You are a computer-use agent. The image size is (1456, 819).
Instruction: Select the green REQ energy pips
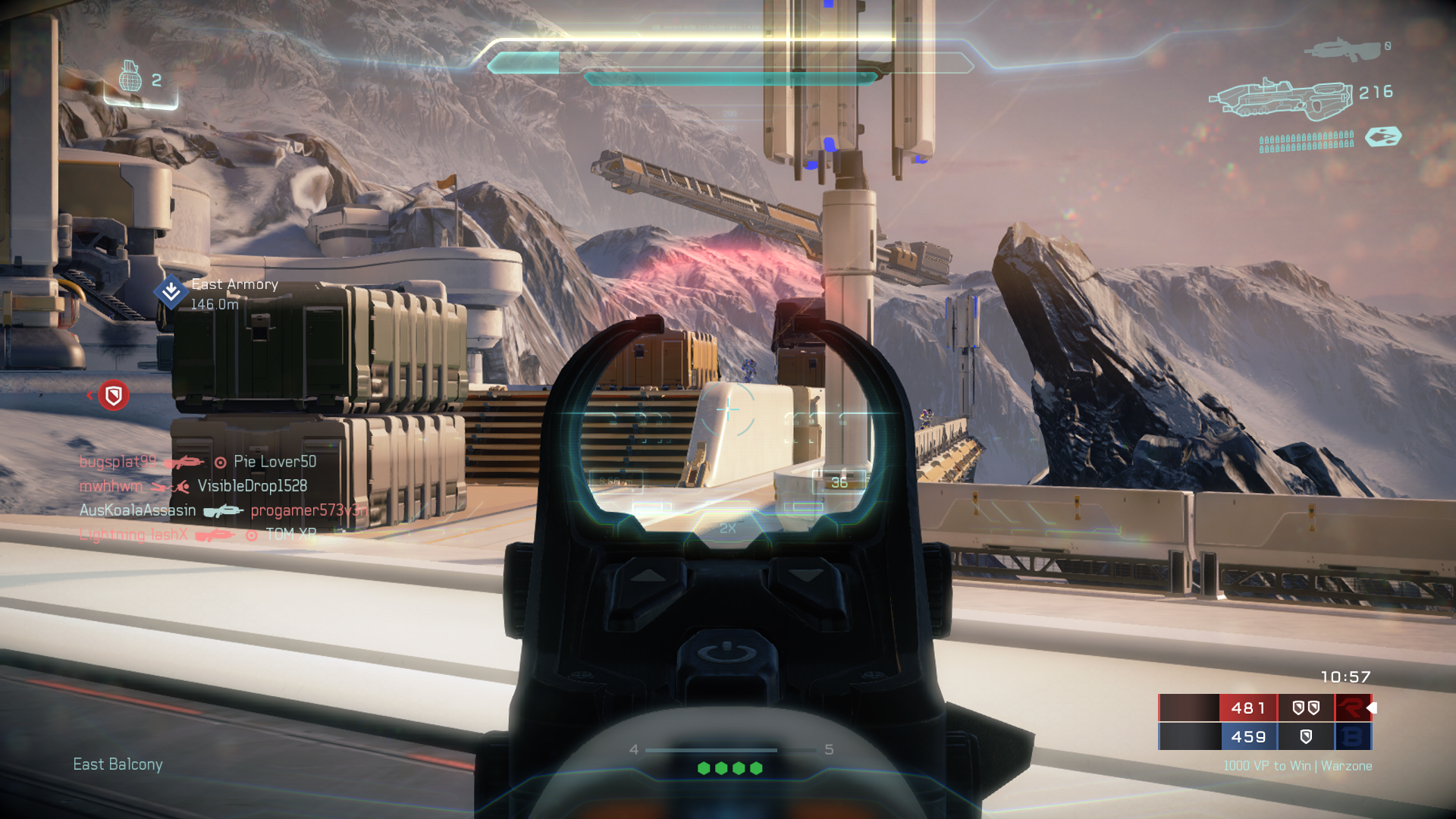(x=730, y=768)
